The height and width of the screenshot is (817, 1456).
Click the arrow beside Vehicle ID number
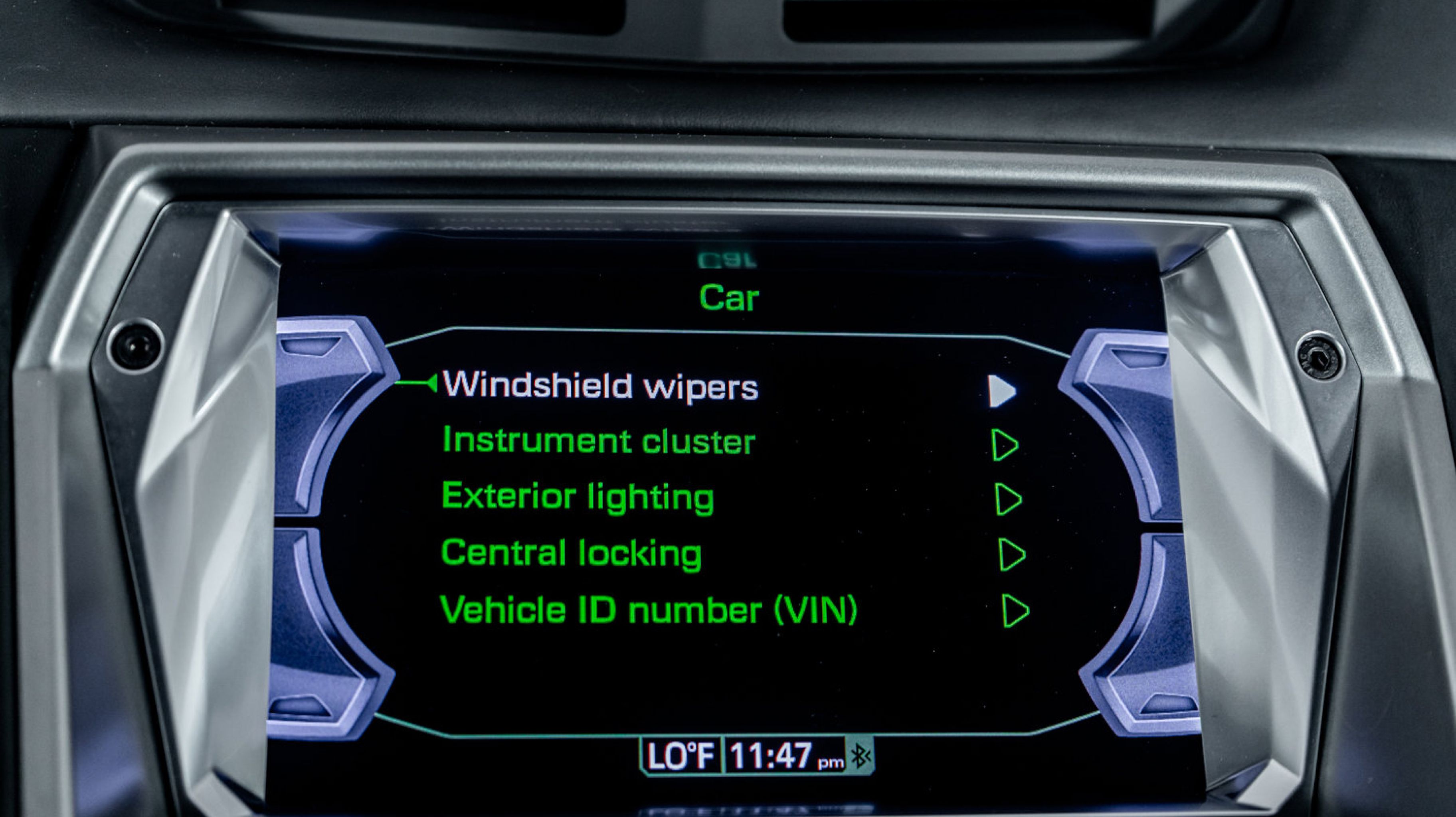1015,610
